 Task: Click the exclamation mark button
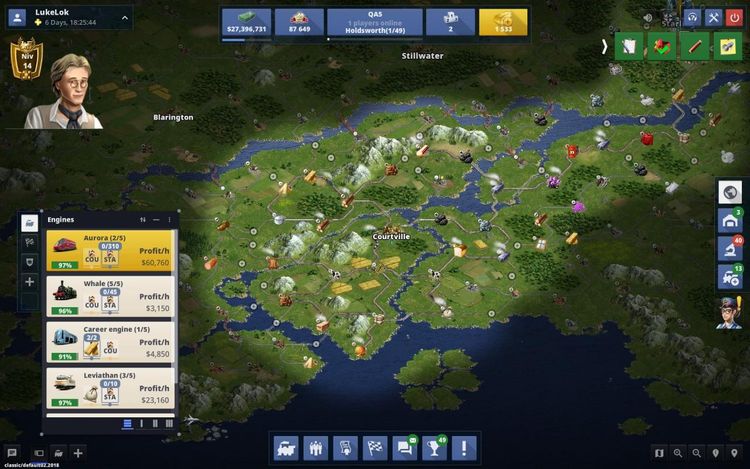(x=463, y=448)
